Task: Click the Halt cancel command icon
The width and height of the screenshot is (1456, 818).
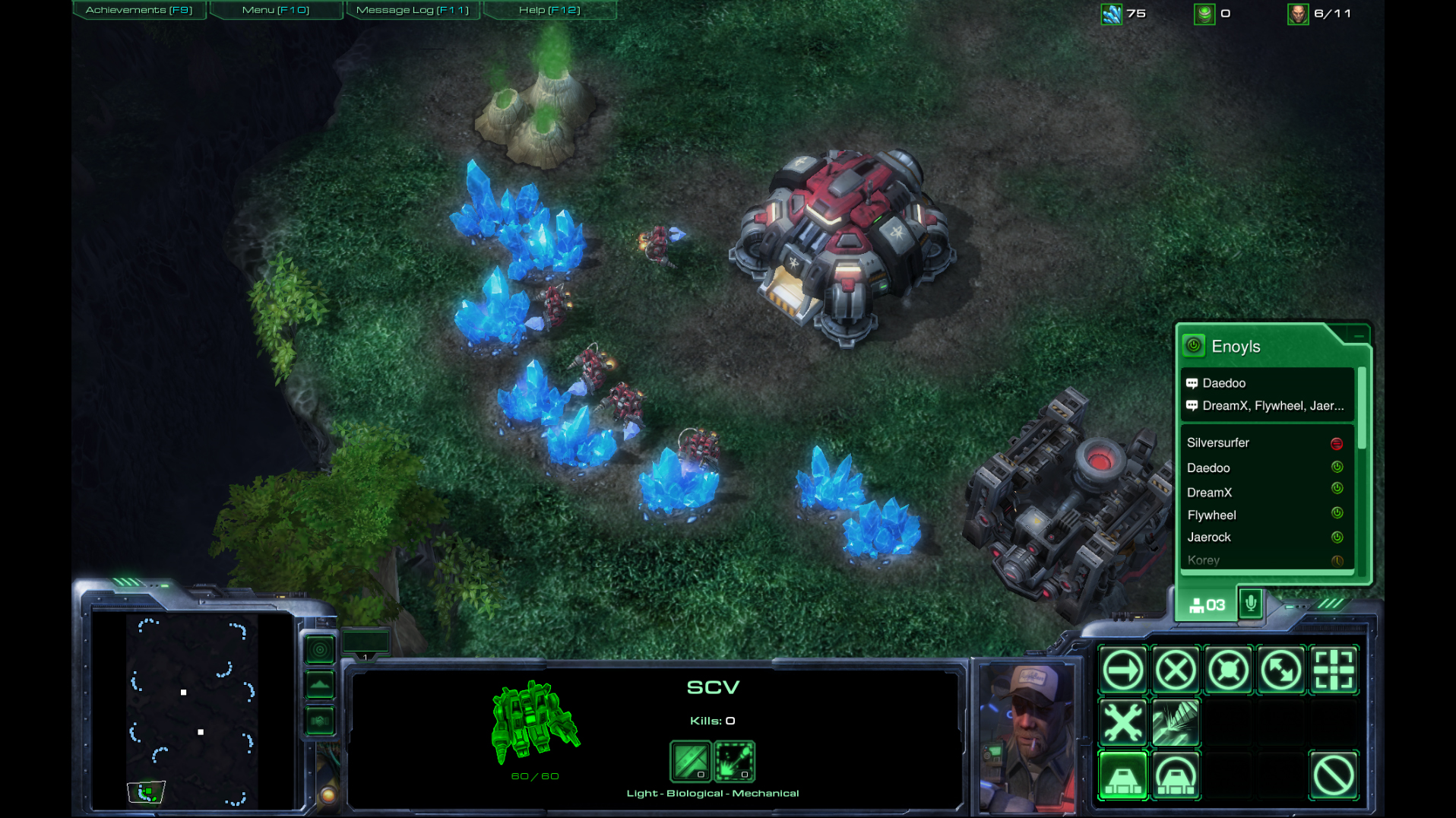Action: coord(1334,776)
